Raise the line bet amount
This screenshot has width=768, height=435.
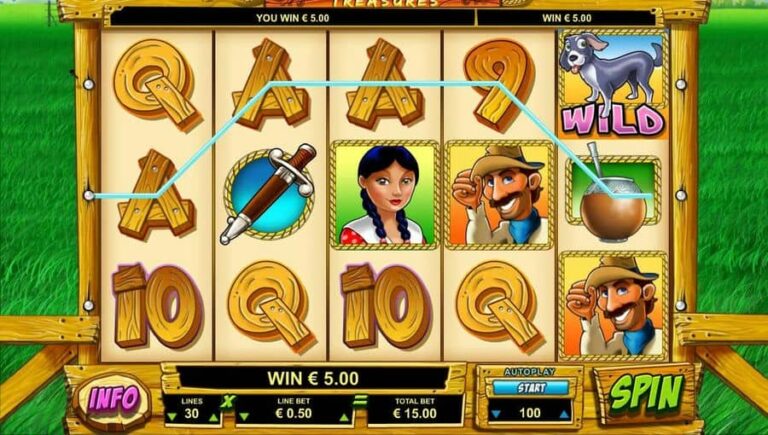click(342, 418)
